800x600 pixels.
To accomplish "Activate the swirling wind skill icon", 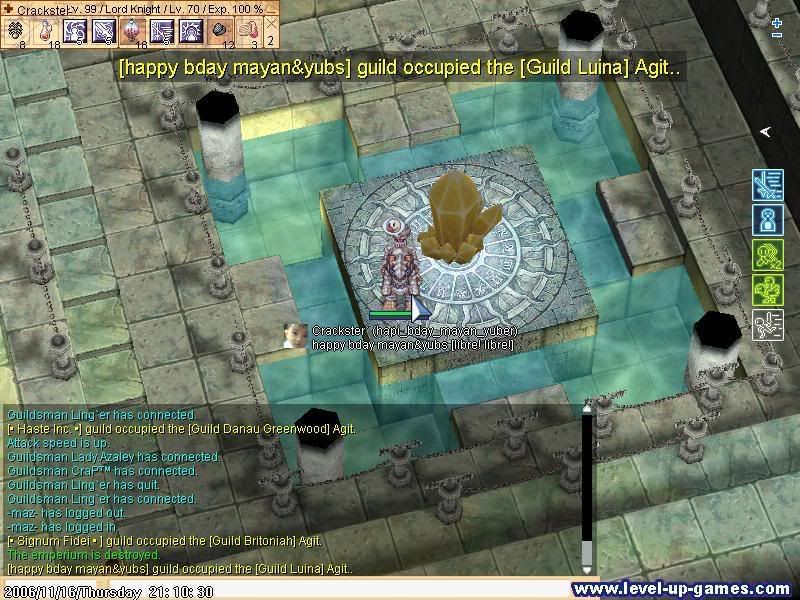I will [x=75, y=33].
